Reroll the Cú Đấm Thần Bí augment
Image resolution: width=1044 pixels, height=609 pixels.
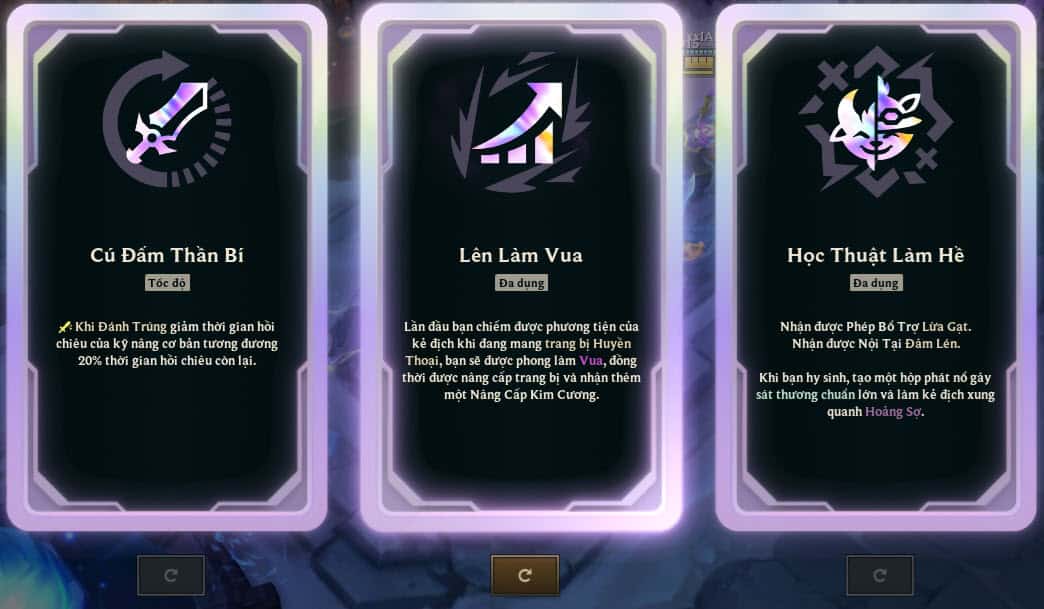coord(171,575)
